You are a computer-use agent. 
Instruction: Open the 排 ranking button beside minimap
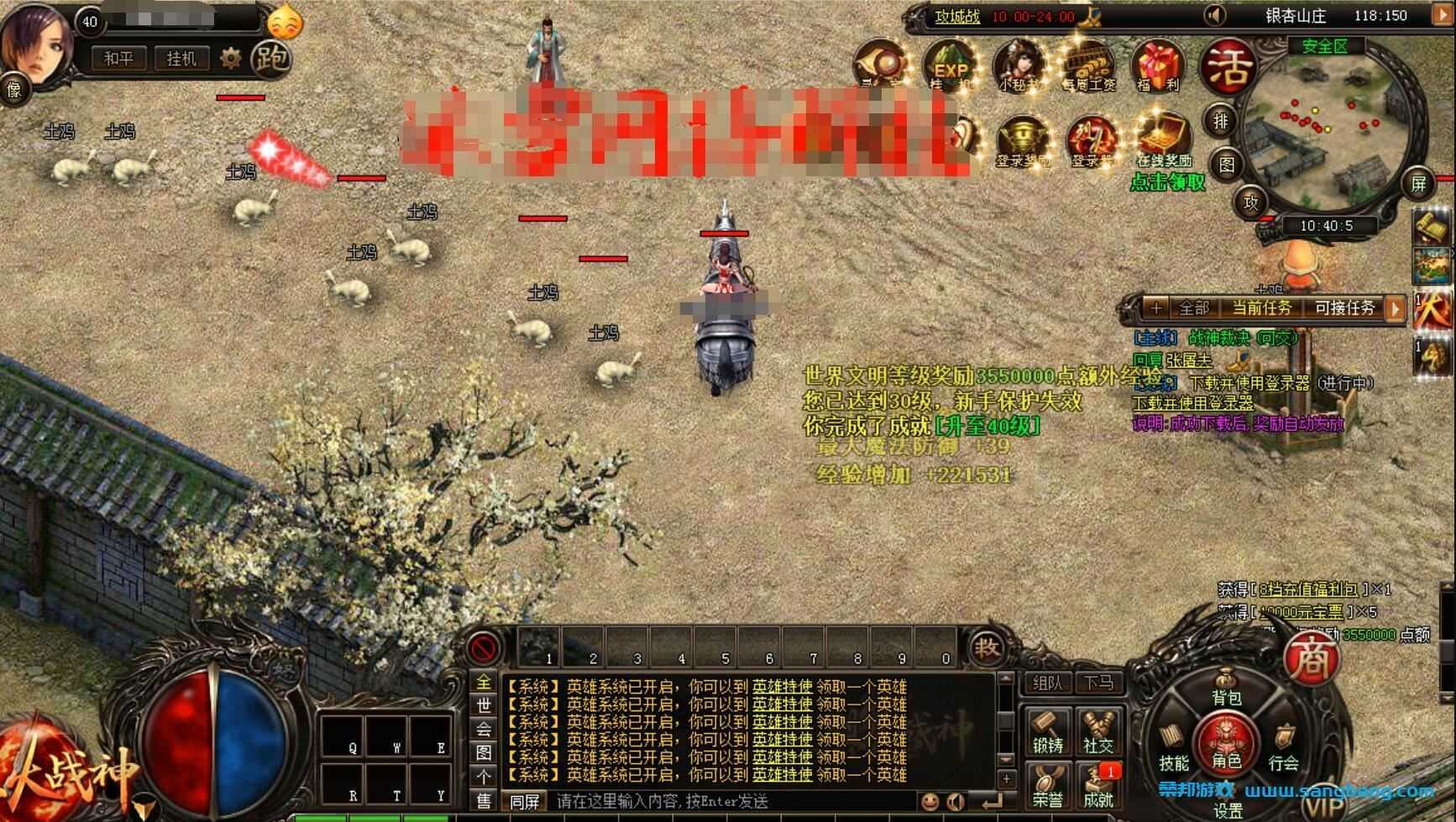1220,121
